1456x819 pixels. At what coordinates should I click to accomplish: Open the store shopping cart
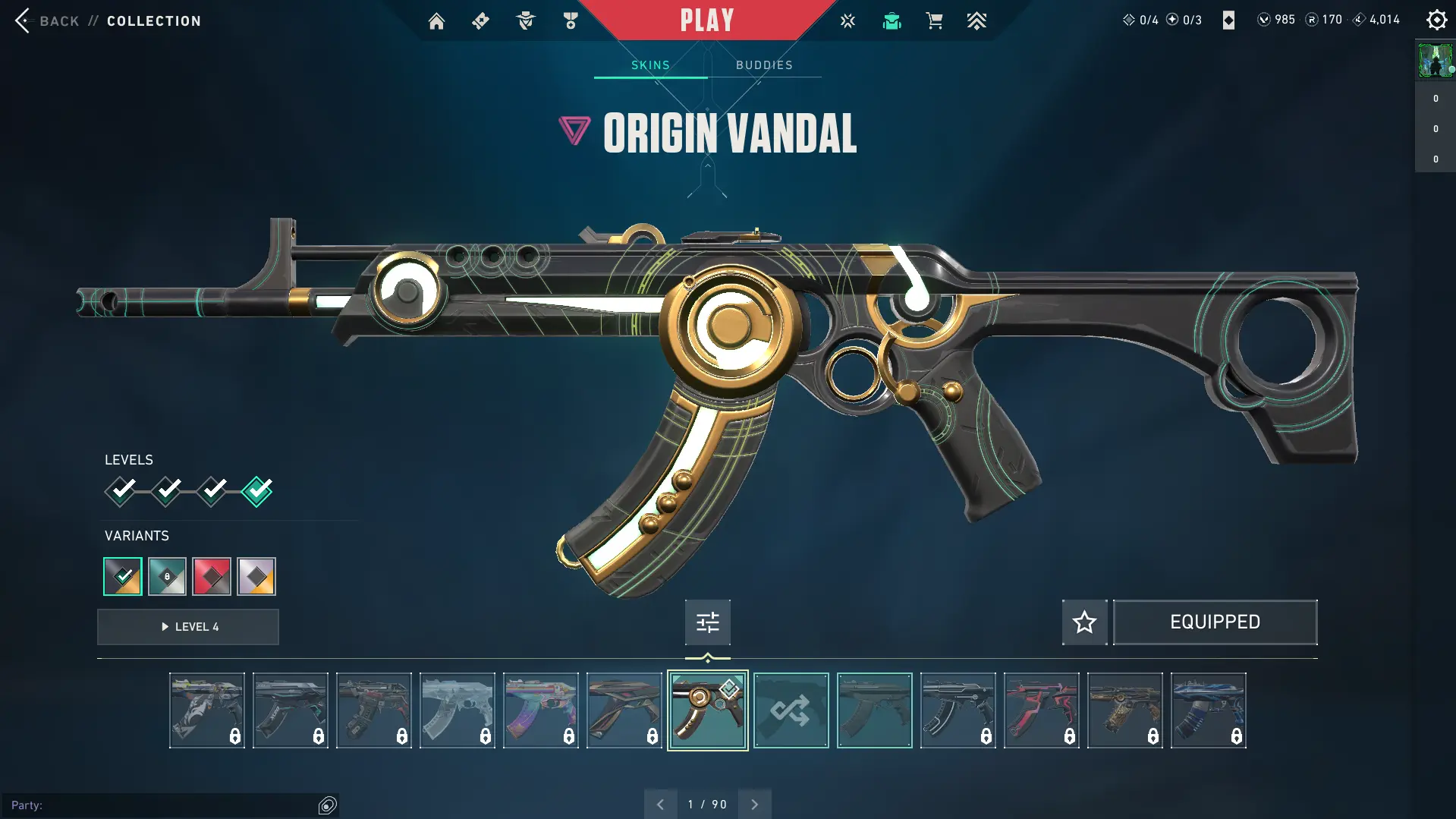934,21
